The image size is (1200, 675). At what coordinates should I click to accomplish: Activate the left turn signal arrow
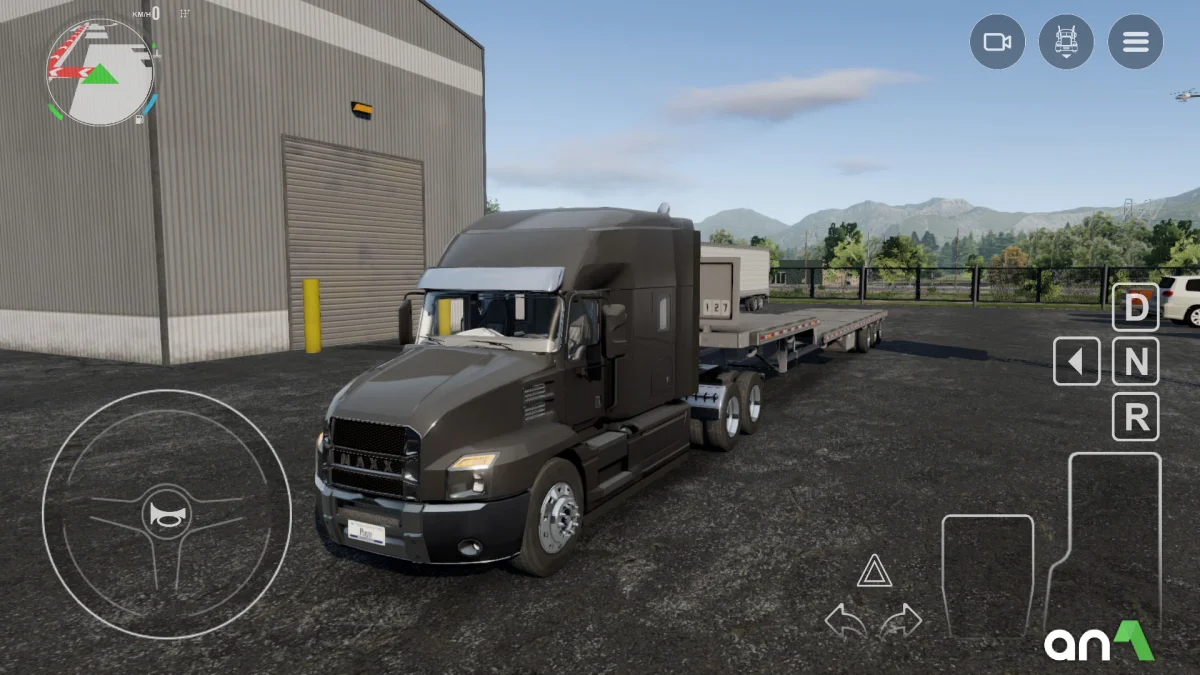[845, 621]
